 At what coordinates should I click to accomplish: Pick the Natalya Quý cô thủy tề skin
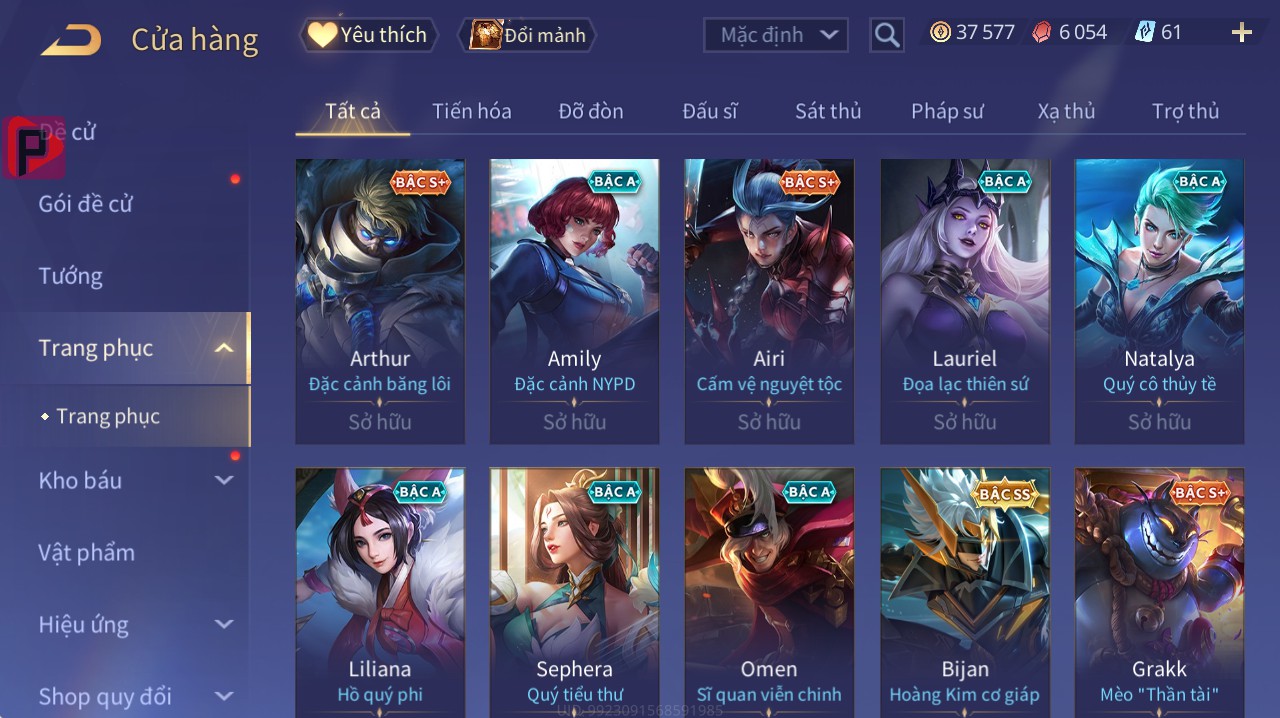pos(1159,300)
